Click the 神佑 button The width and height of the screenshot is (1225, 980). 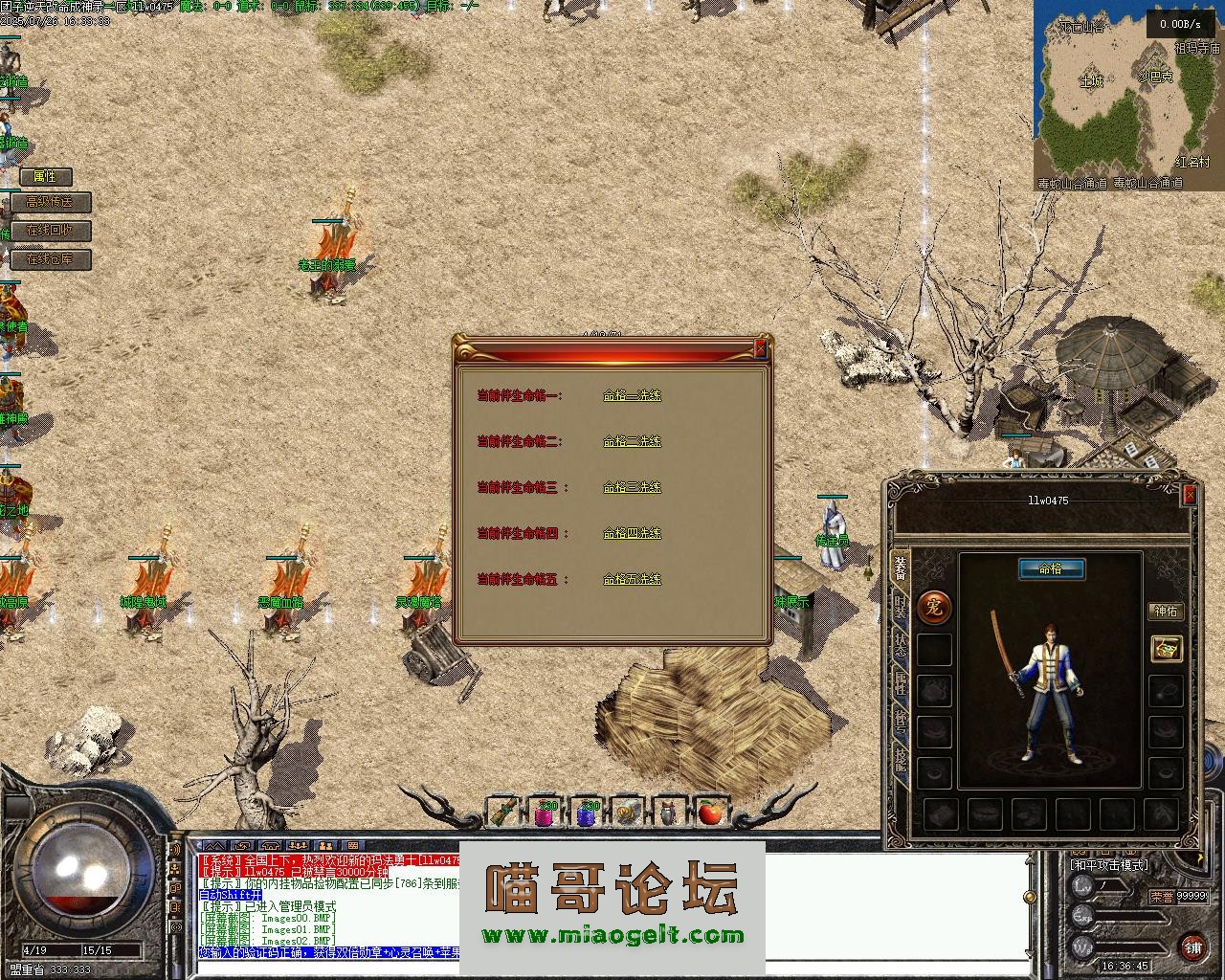click(1166, 611)
